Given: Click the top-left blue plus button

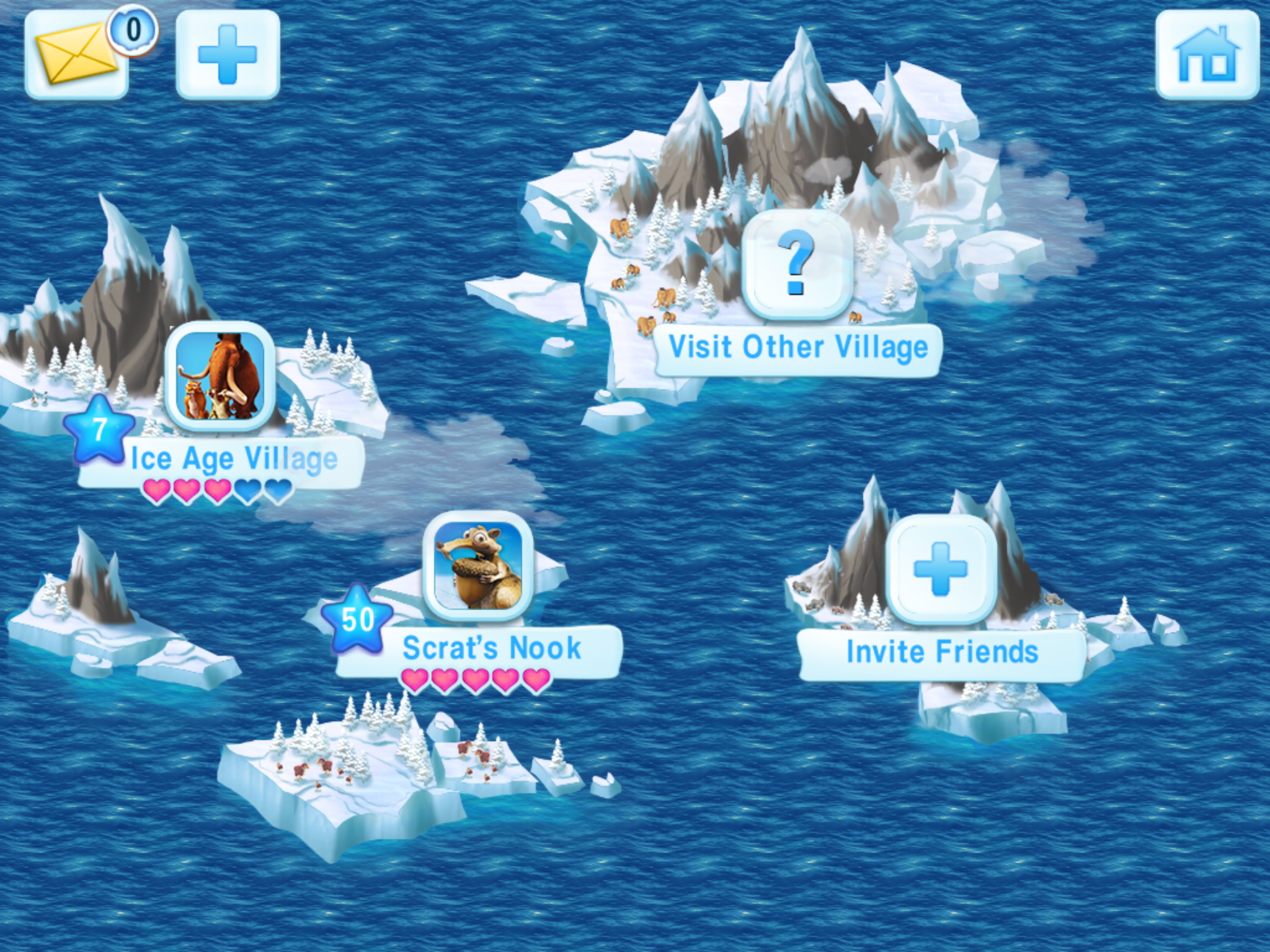Looking at the screenshot, I should pos(228,55).
